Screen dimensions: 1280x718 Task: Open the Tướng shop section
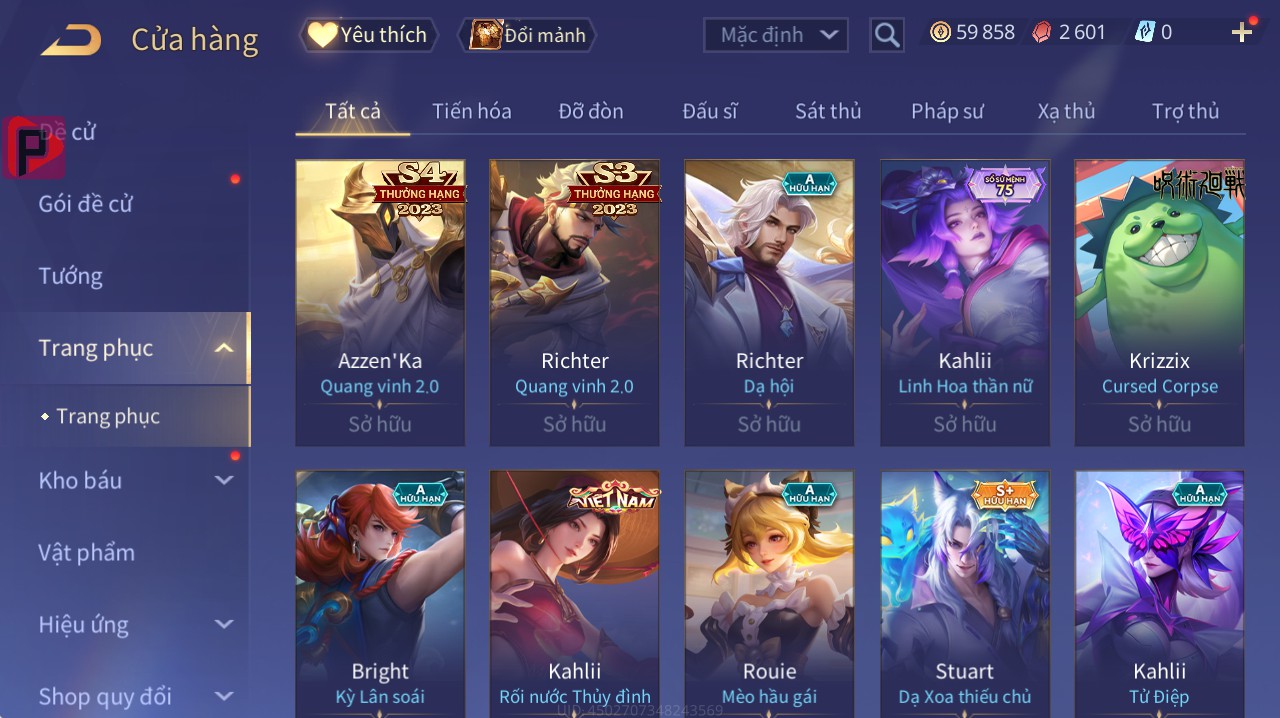tap(71, 276)
